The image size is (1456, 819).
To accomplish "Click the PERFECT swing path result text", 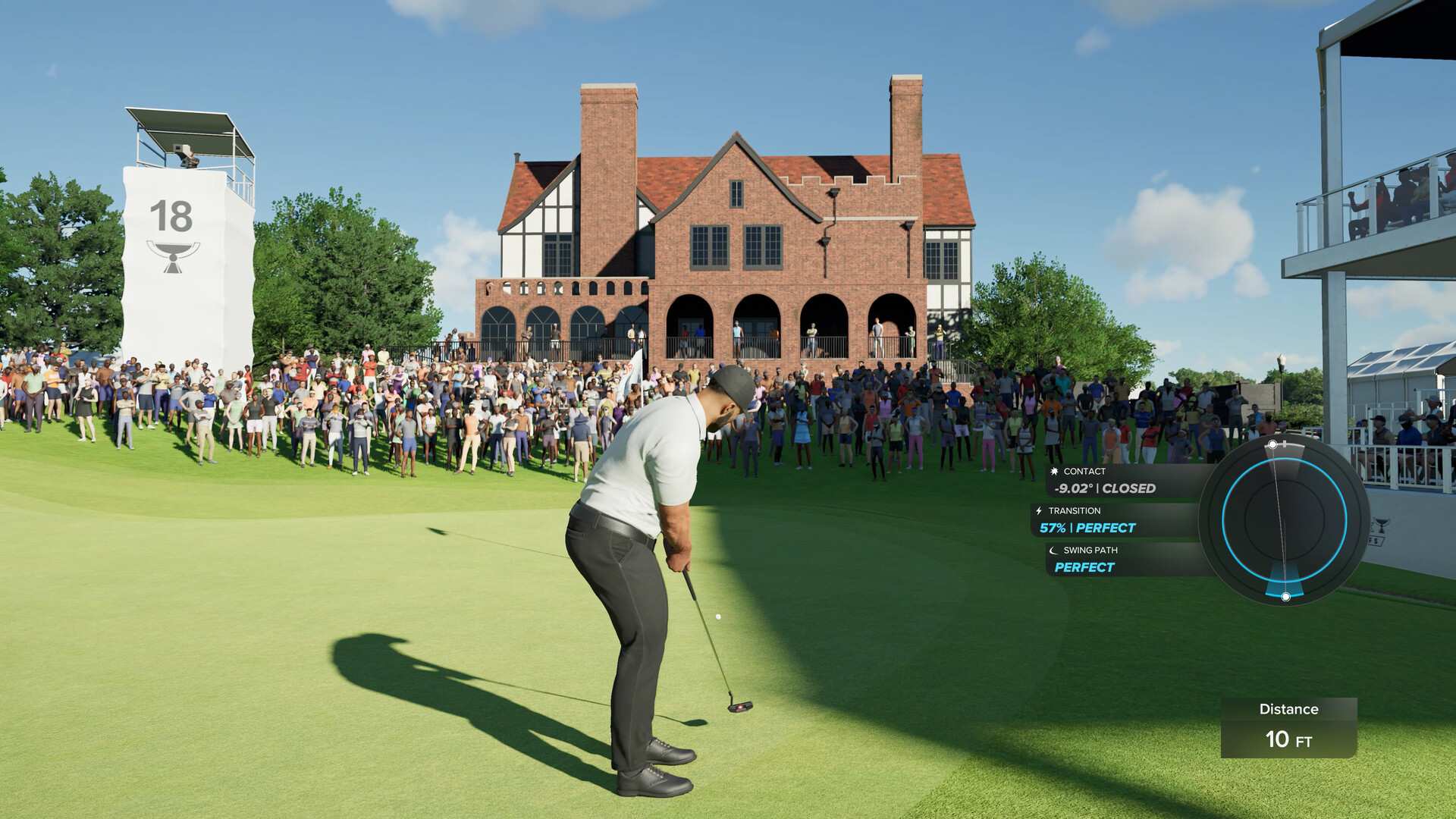I will (x=1083, y=567).
